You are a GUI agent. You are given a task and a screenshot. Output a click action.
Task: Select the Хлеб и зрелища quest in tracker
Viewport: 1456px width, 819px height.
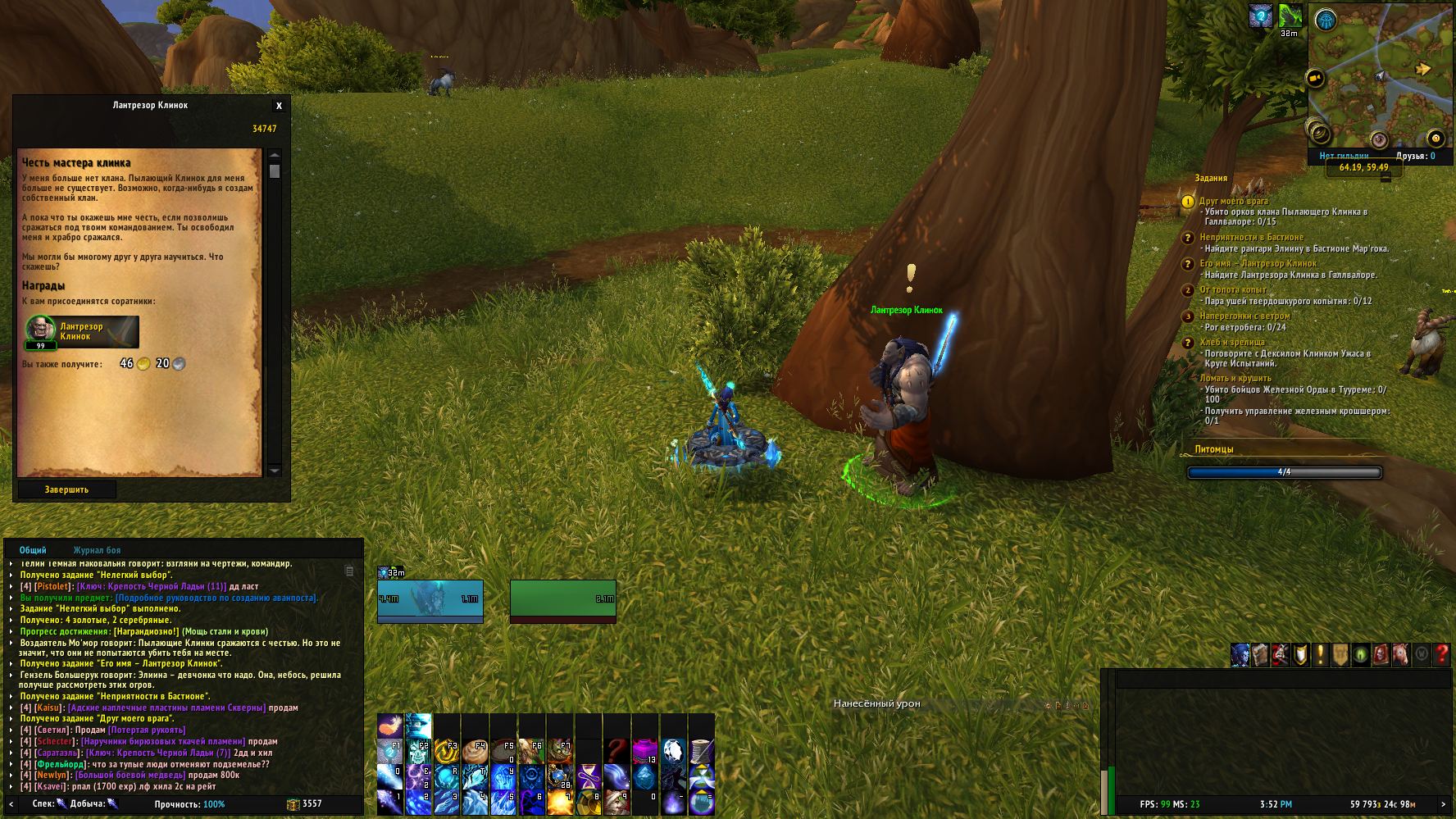click(x=1231, y=342)
